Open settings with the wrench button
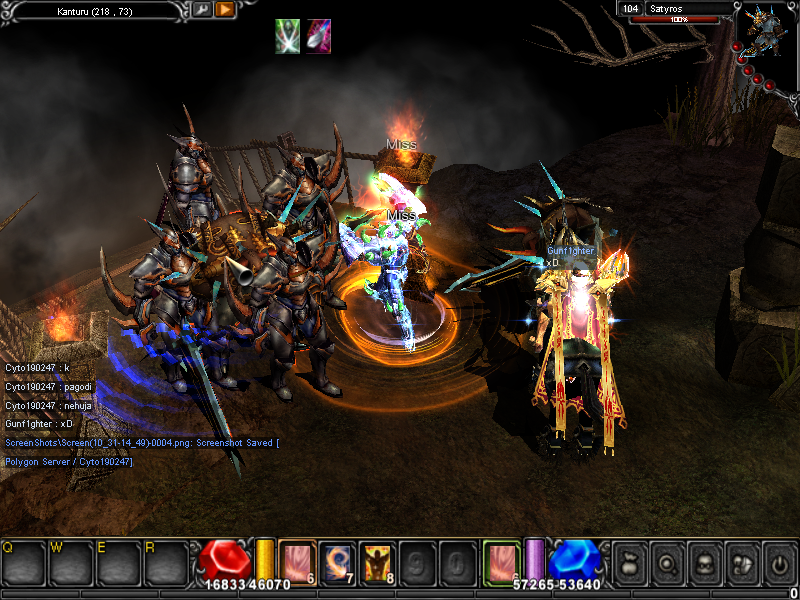Screen dimensions: 800x600 point(201,9)
